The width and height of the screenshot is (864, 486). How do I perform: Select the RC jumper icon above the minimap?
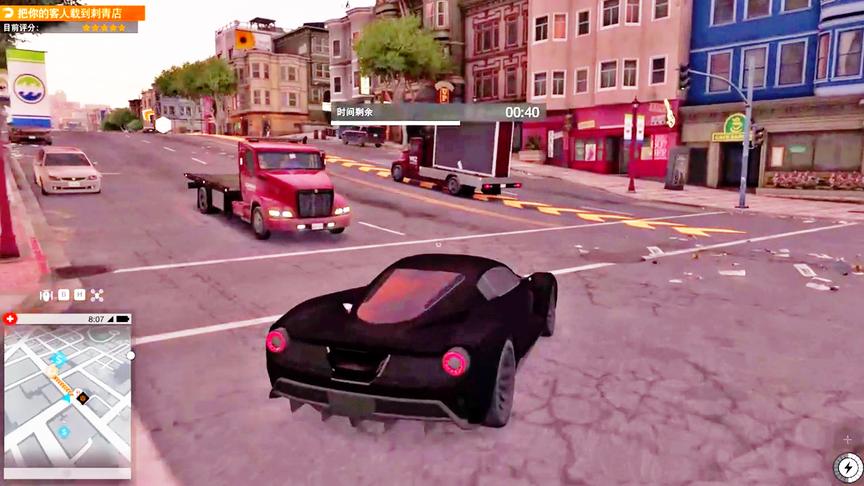46,295
